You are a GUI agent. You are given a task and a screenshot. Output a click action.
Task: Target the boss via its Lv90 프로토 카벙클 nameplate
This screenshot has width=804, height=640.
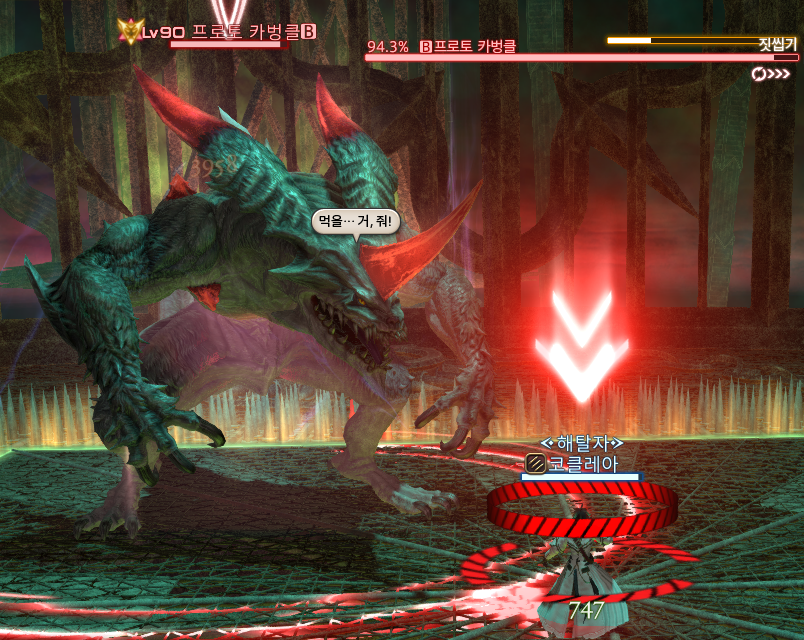point(228,32)
